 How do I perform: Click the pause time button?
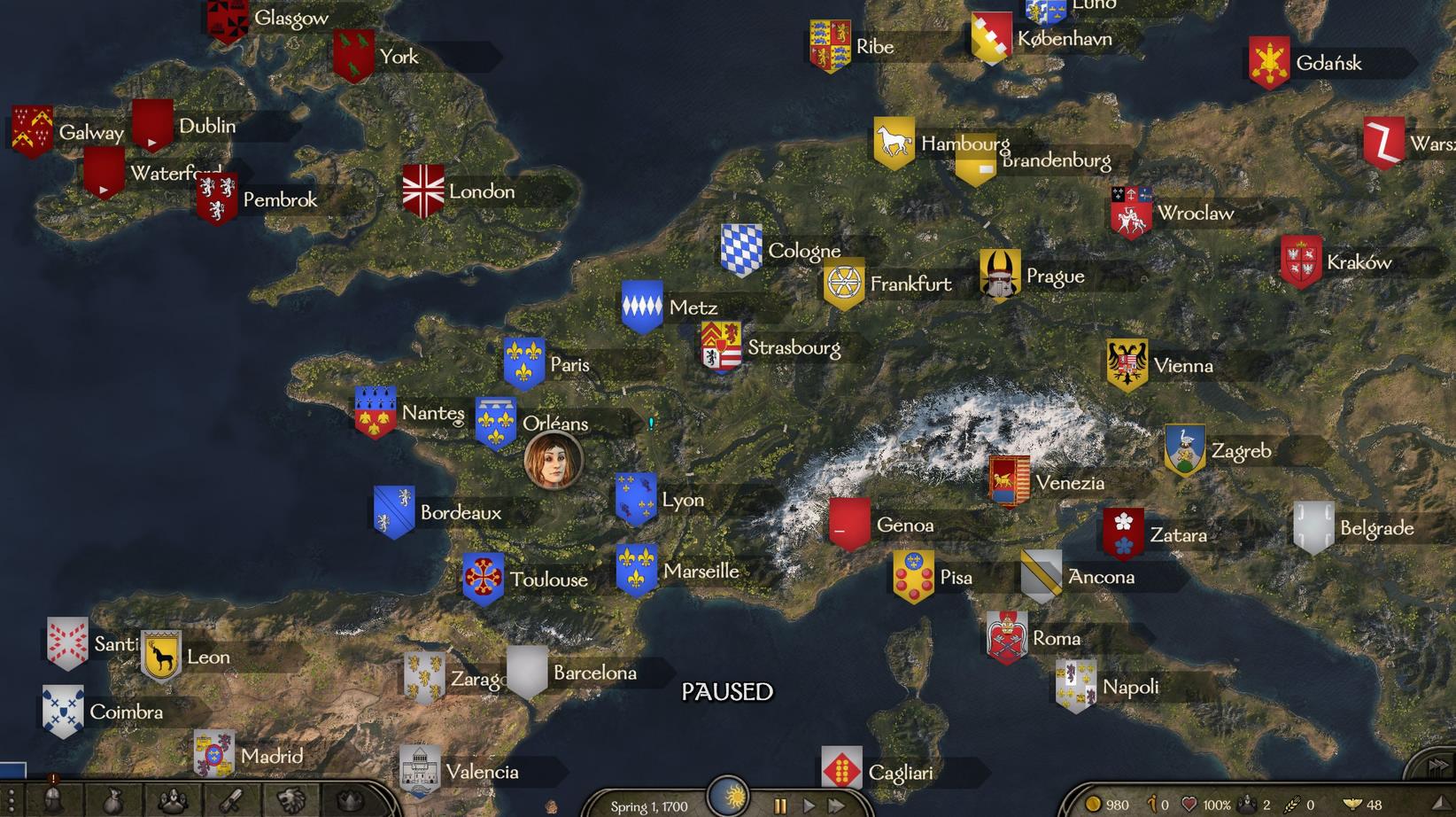(780, 805)
